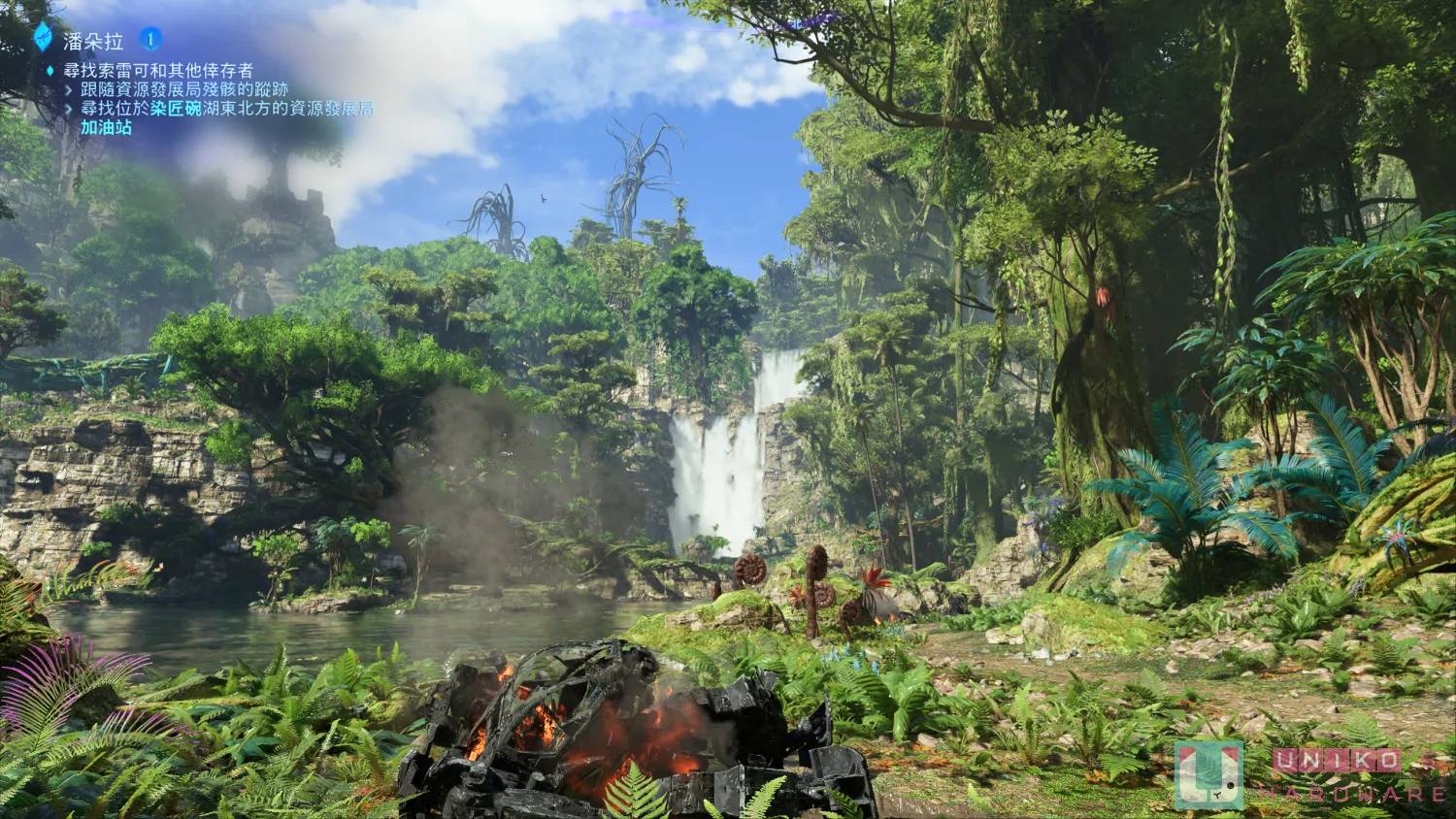Expand the chevron before 跟隨資源發展局殘骸的蹤跡
Viewport: 1456px width, 819px height.
70,89
